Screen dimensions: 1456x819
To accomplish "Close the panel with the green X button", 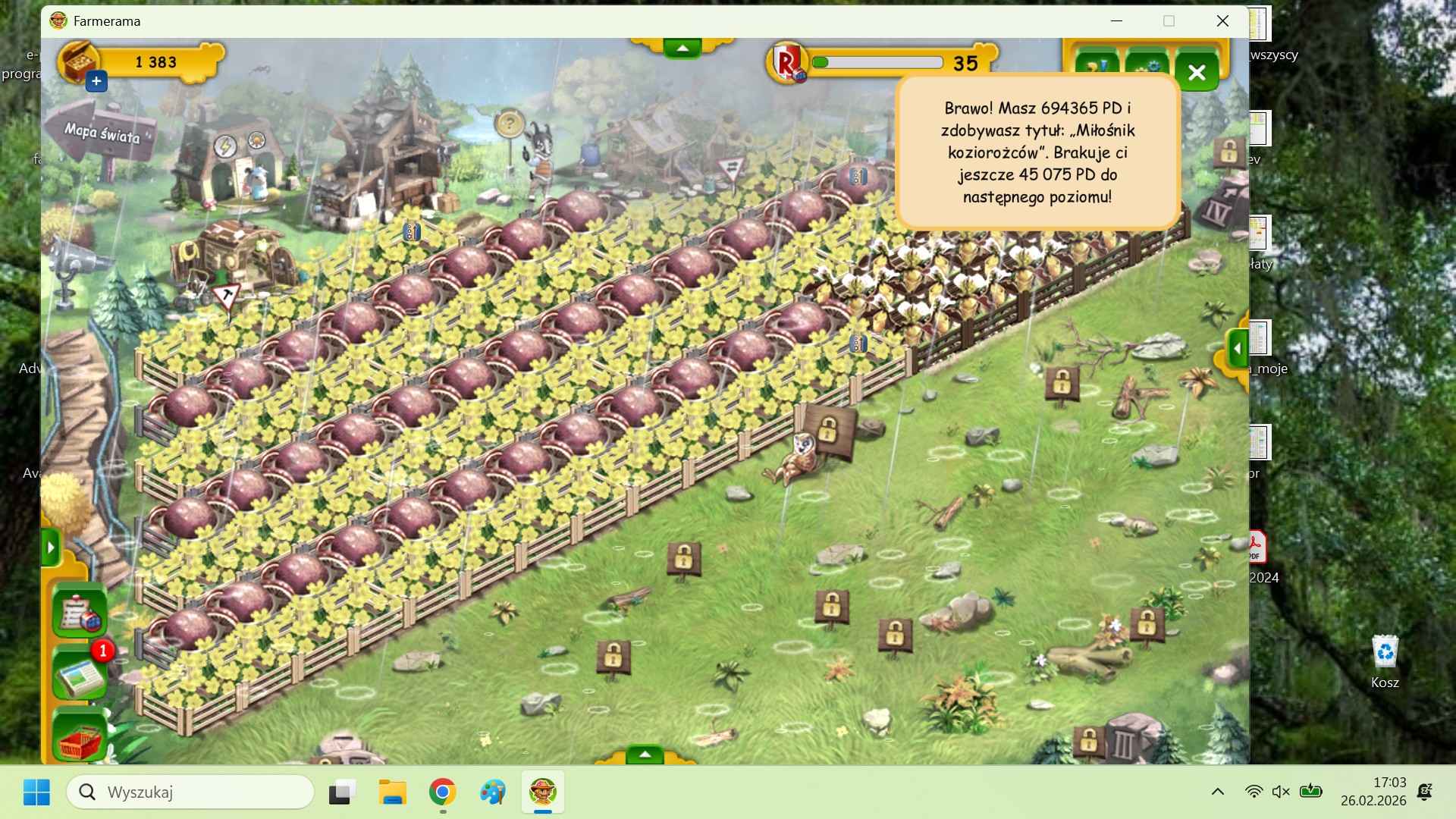I will click(x=1197, y=73).
